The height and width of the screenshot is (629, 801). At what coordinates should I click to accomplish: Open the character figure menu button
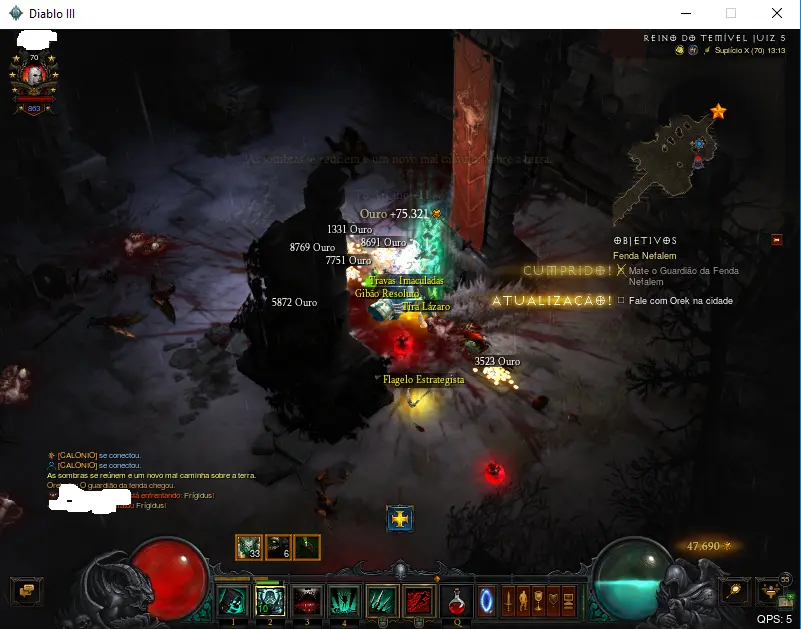click(524, 602)
